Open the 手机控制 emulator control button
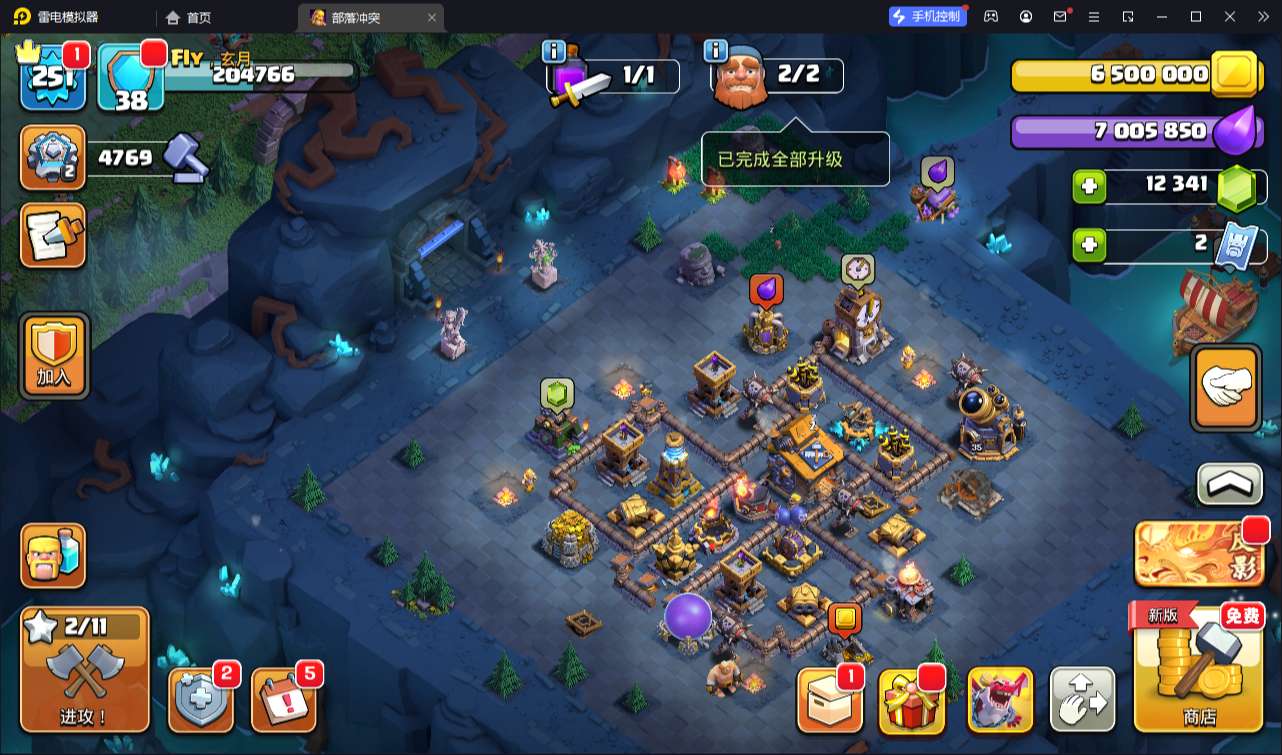This screenshot has width=1282, height=755. point(928,16)
